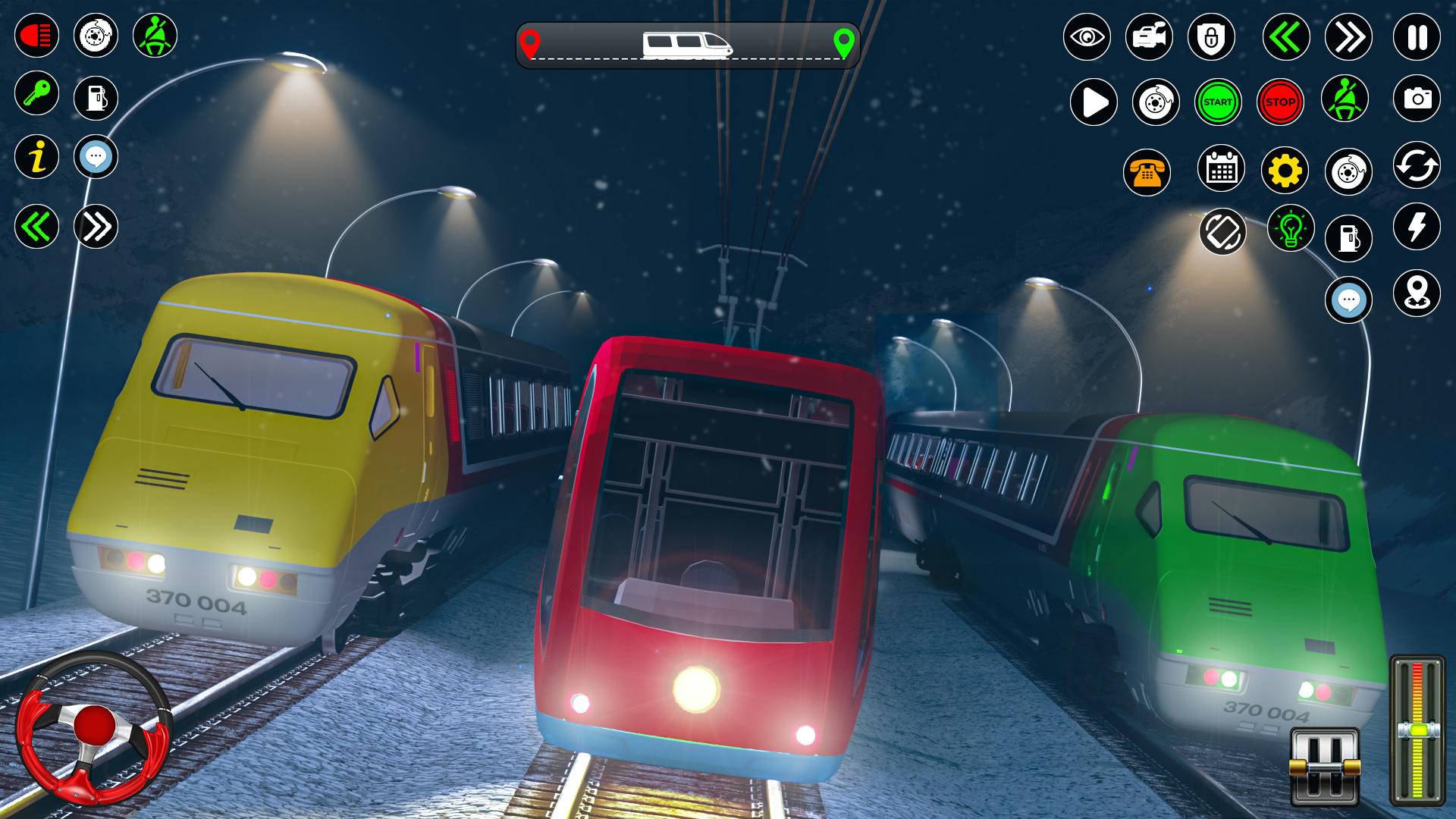
Task: Switch camera view with the eye icon
Action: pyautogui.click(x=1087, y=36)
